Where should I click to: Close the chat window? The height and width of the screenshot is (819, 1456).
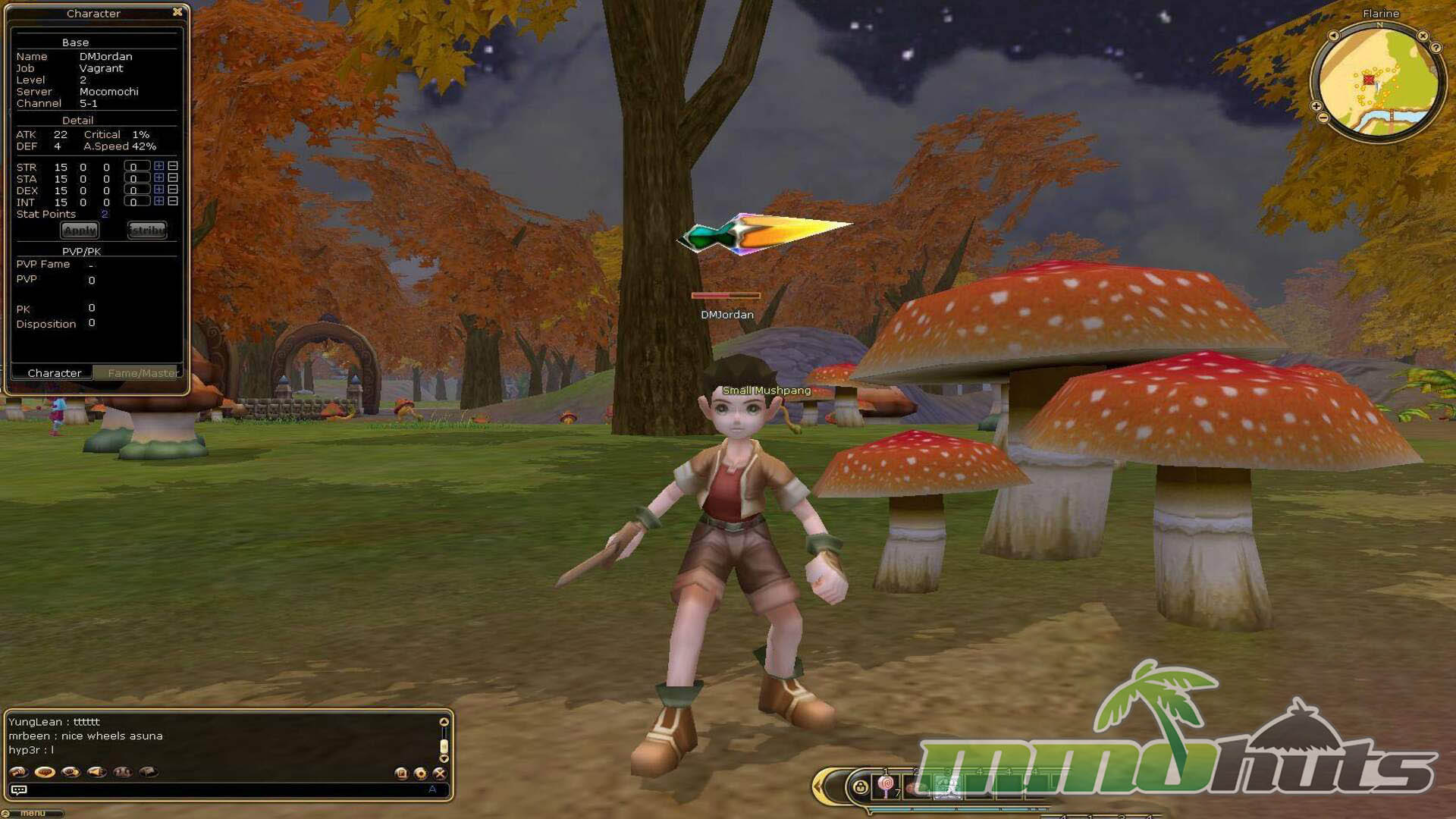pyautogui.click(x=439, y=773)
